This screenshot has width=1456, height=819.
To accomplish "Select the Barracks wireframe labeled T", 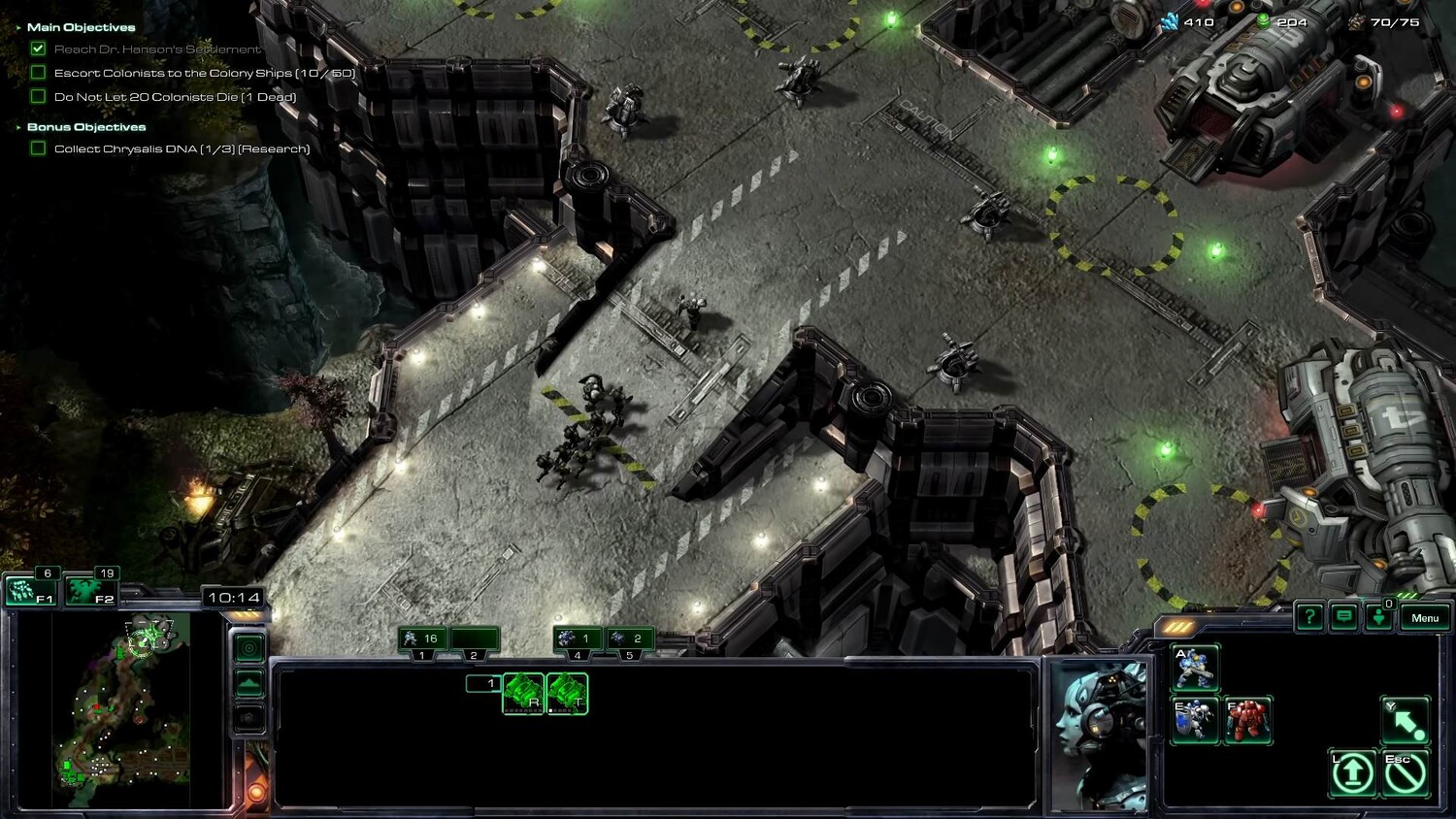I will coord(567,694).
